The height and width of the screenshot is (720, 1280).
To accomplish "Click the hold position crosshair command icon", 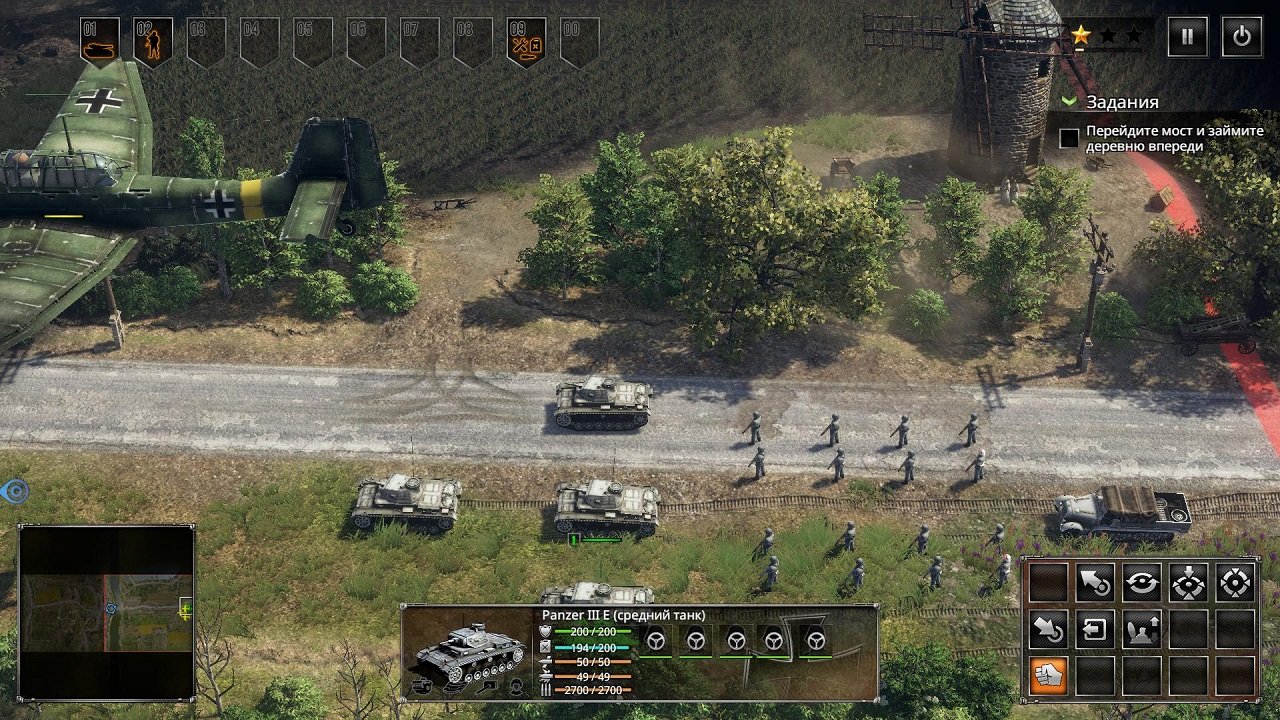I will click(x=1189, y=582).
